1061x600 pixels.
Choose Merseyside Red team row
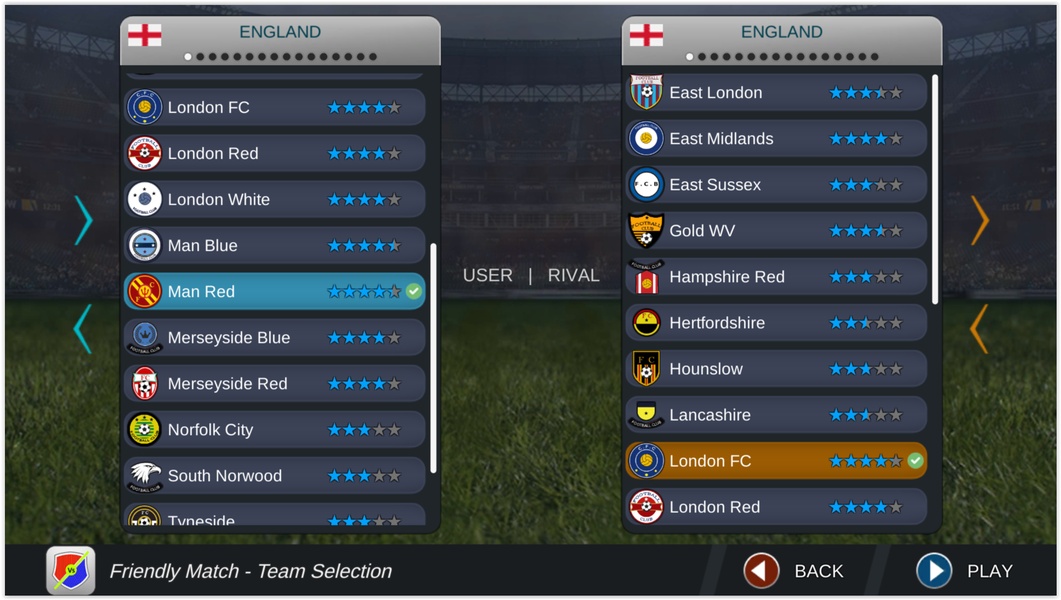[x=274, y=383]
